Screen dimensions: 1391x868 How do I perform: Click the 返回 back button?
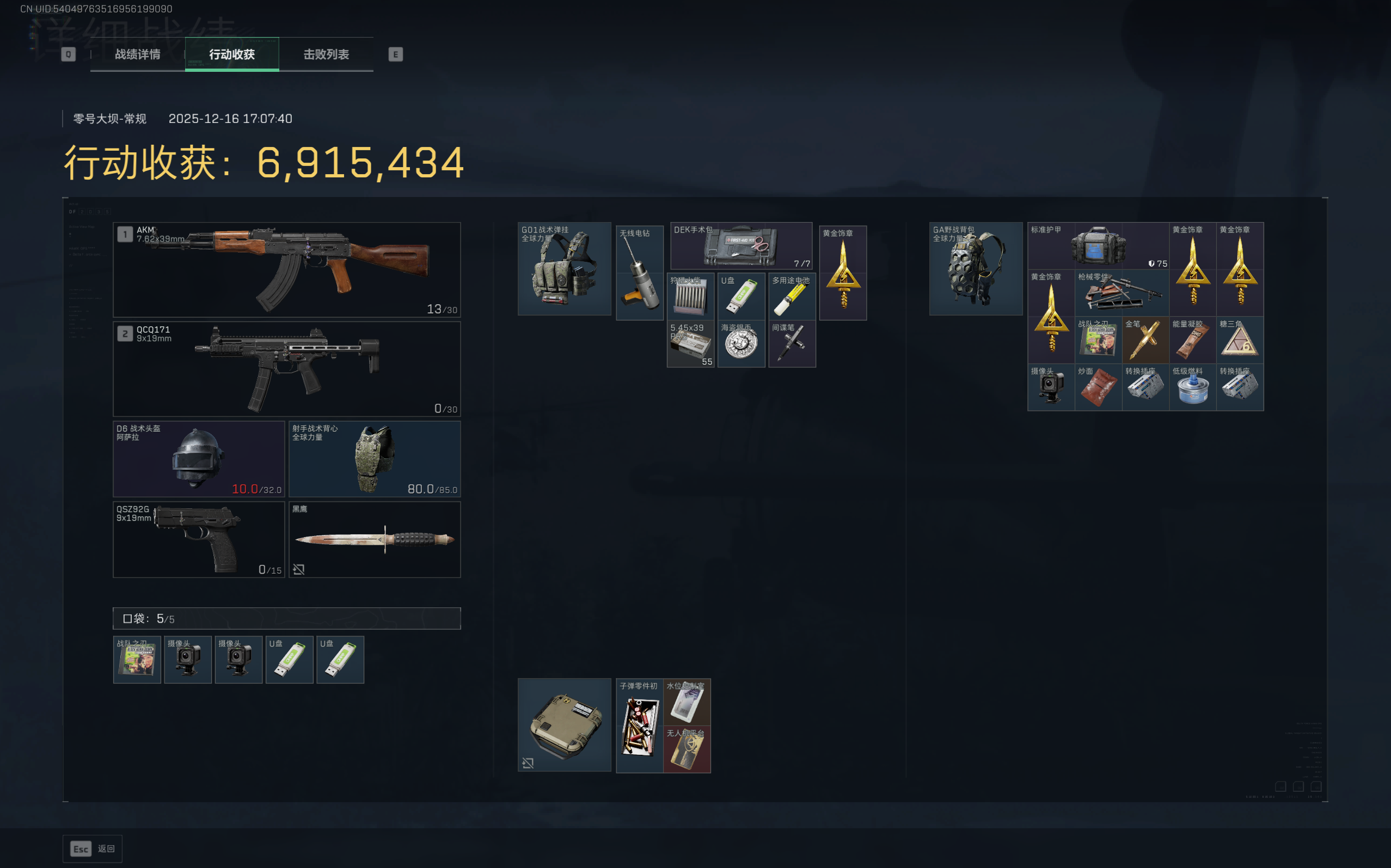[x=93, y=848]
